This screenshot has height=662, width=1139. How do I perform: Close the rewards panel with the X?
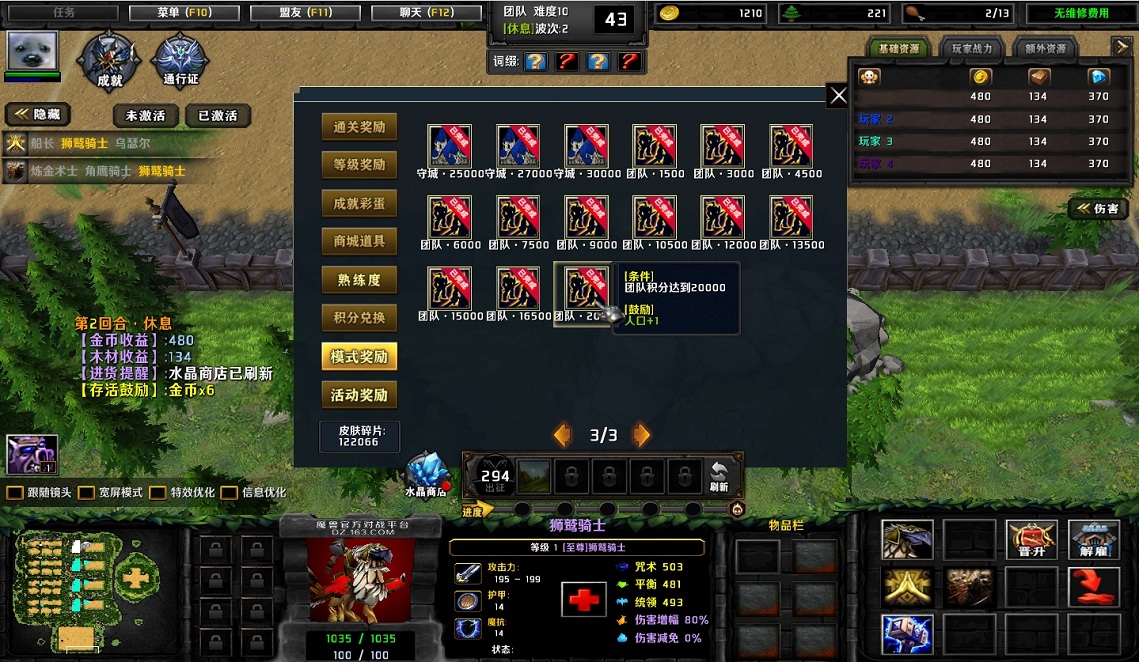(x=838, y=95)
